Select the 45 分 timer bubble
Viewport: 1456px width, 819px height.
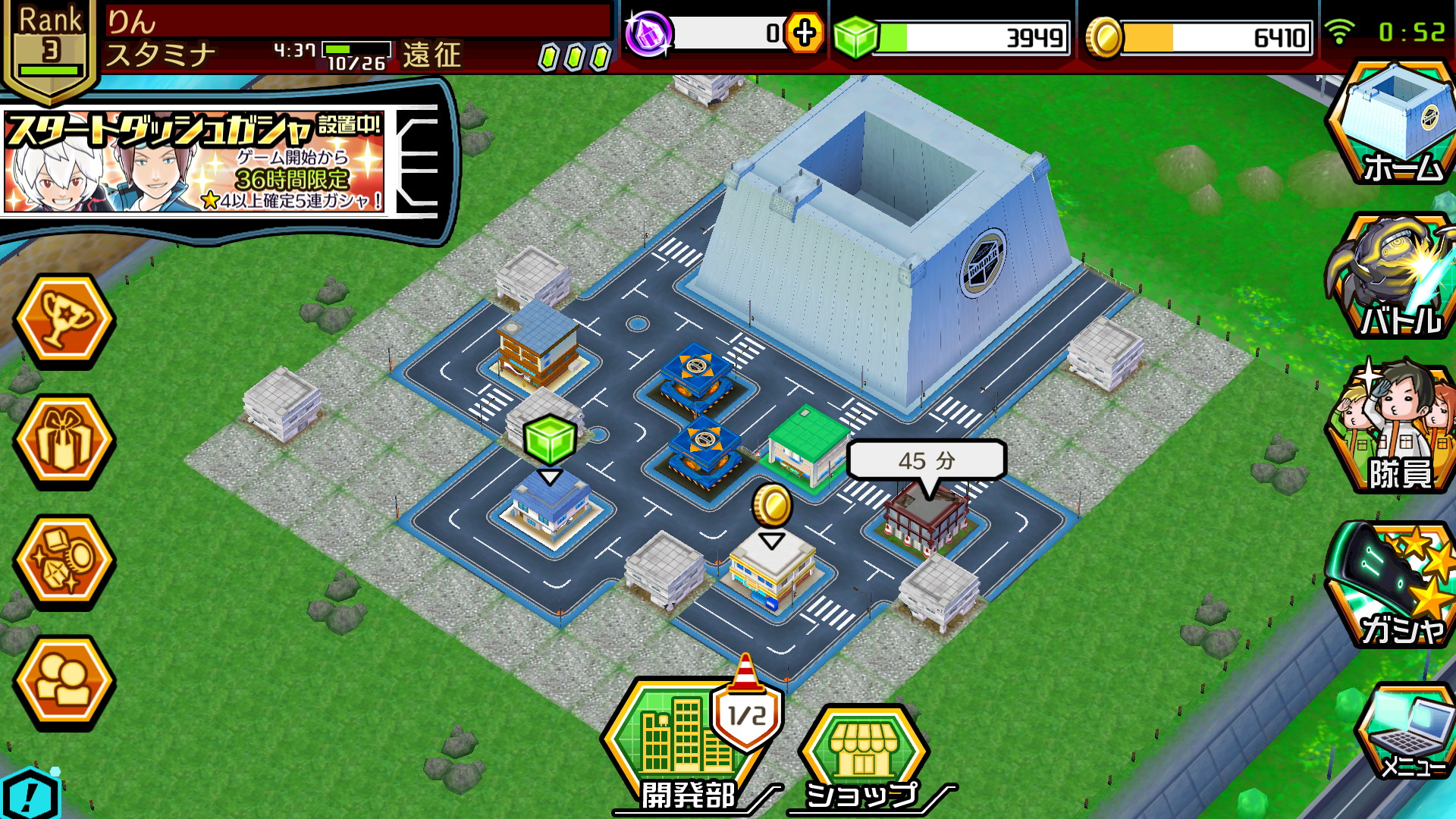coord(926,460)
